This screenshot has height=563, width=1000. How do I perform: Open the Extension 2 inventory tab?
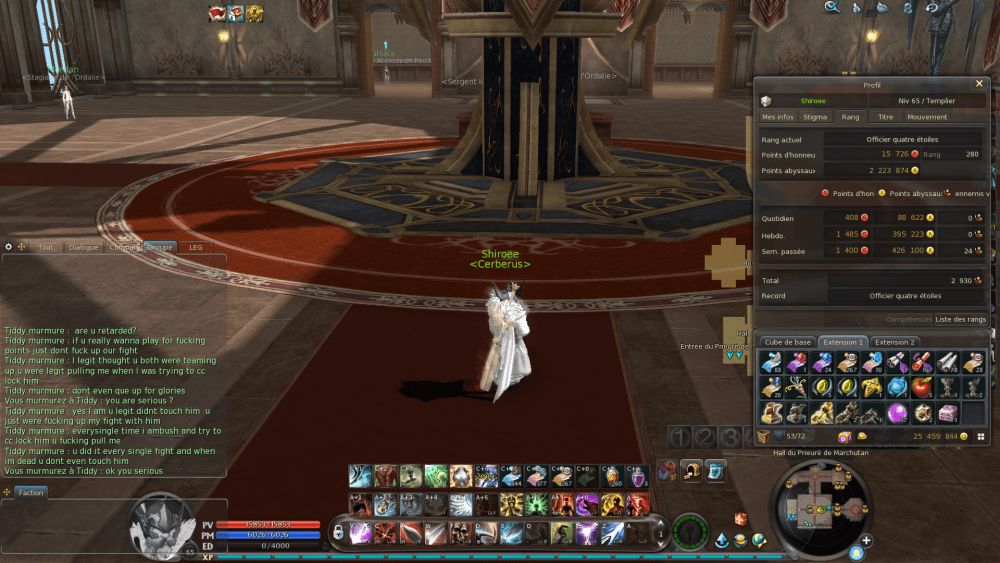pyautogui.click(x=895, y=342)
